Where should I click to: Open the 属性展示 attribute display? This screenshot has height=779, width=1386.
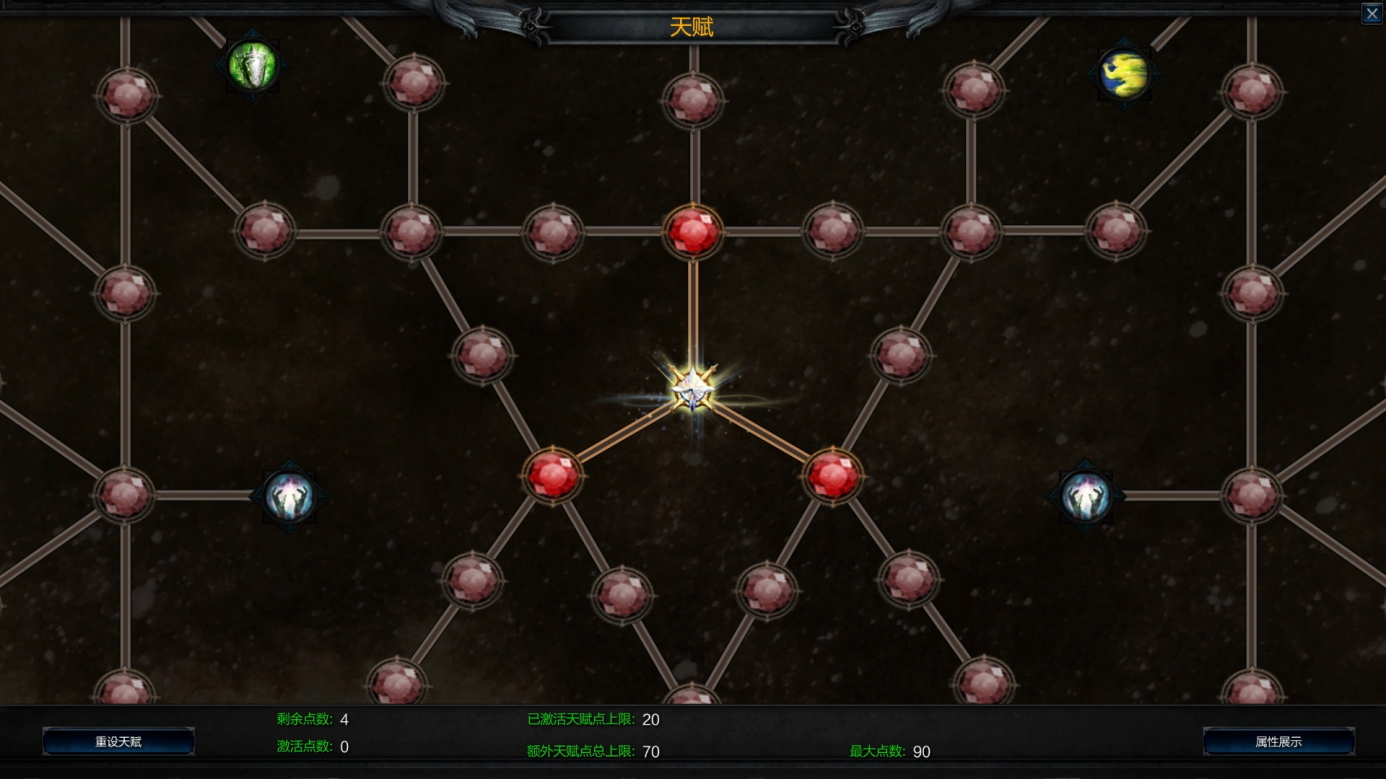click(x=1278, y=742)
